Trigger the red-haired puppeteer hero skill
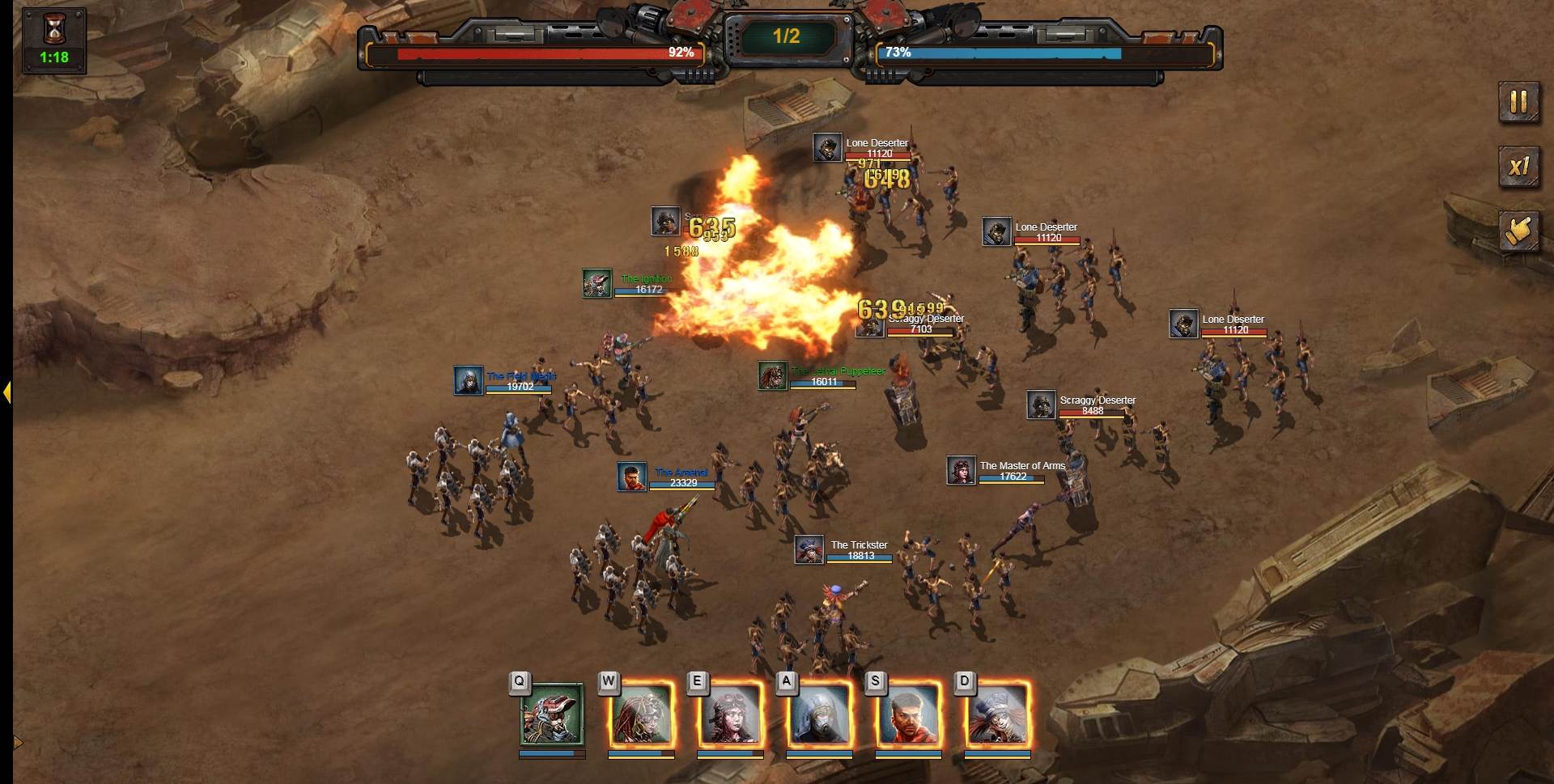Viewport: 1554px width, 784px height. 641,714
